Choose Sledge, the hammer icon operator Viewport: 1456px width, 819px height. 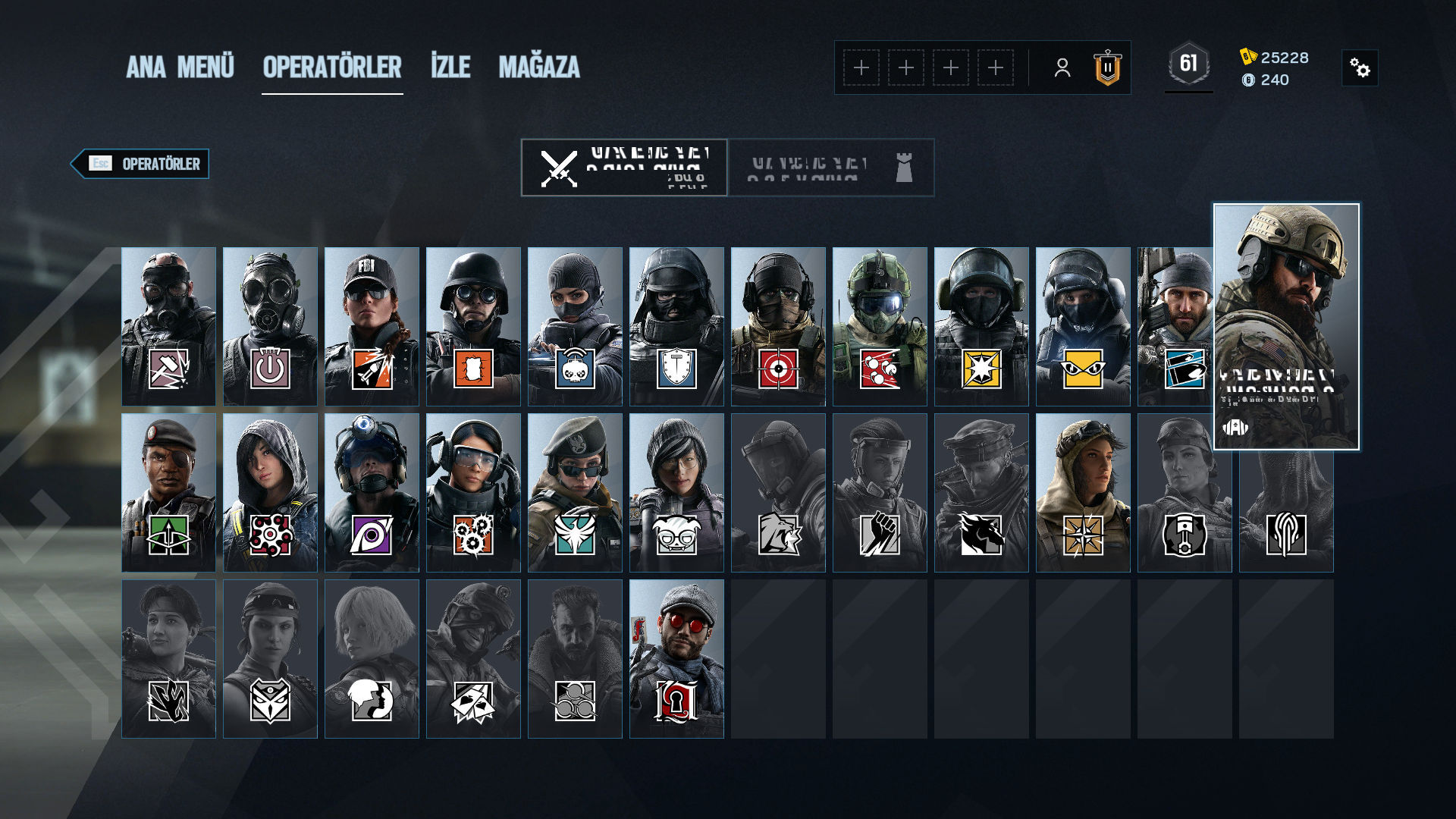click(x=168, y=326)
